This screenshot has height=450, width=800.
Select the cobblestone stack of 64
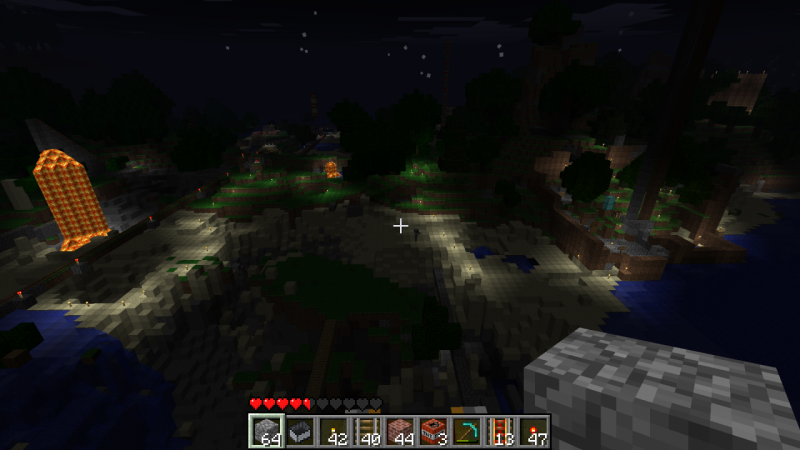tap(266, 432)
